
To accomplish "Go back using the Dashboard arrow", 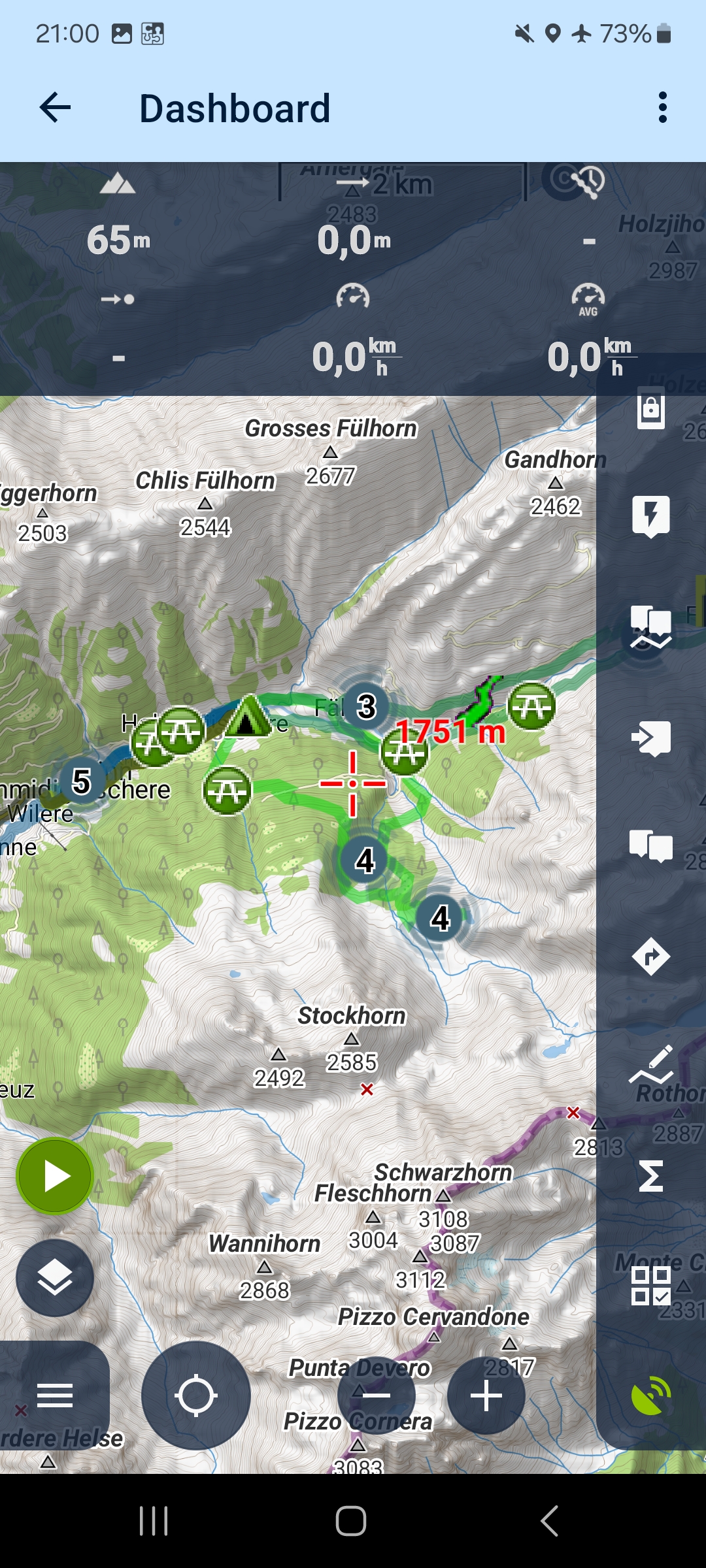I will pos(55,108).
